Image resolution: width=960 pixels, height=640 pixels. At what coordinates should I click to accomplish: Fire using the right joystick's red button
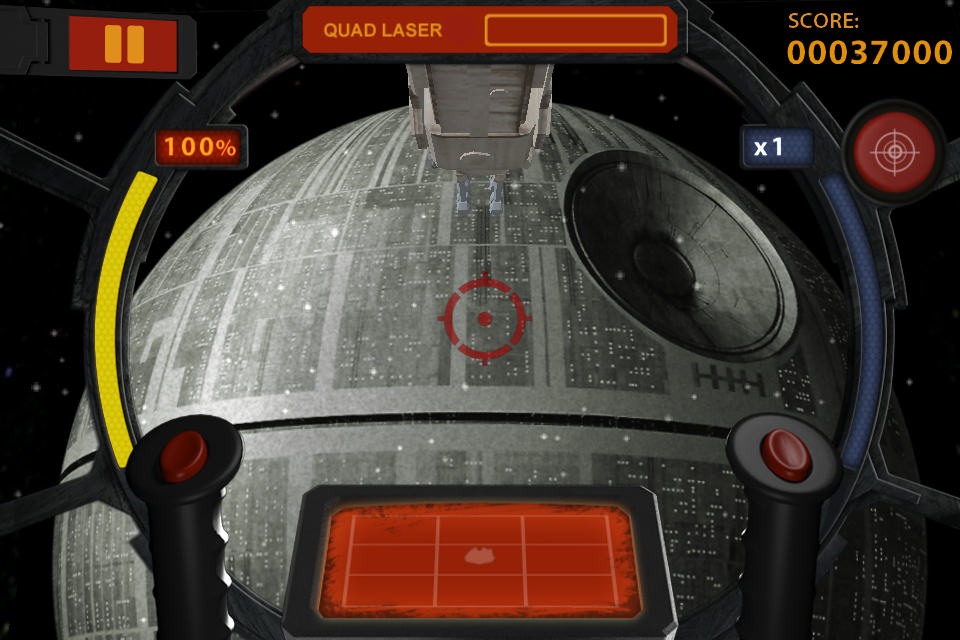(x=785, y=454)
